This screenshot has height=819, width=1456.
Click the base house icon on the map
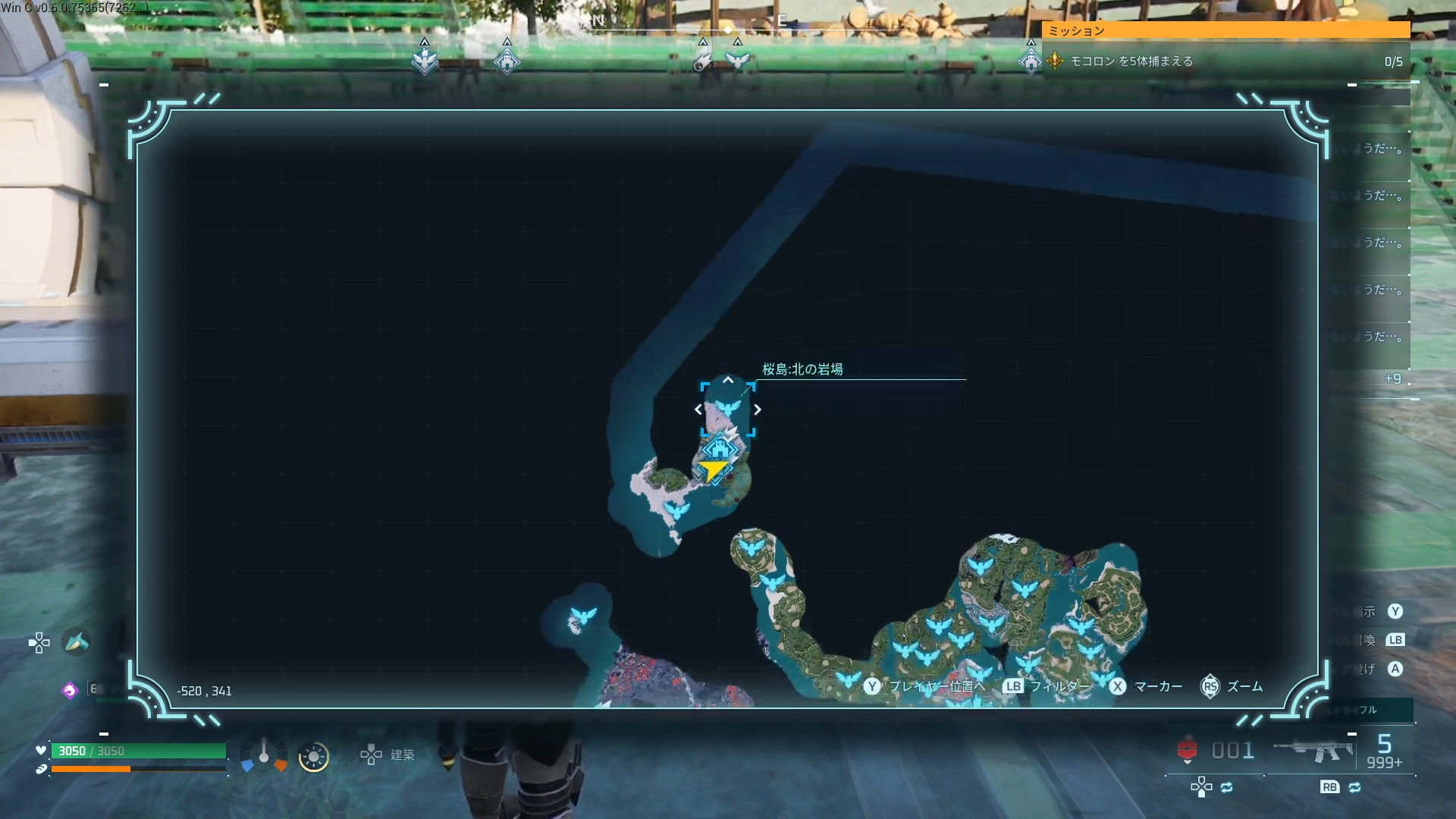click(720, 449)
